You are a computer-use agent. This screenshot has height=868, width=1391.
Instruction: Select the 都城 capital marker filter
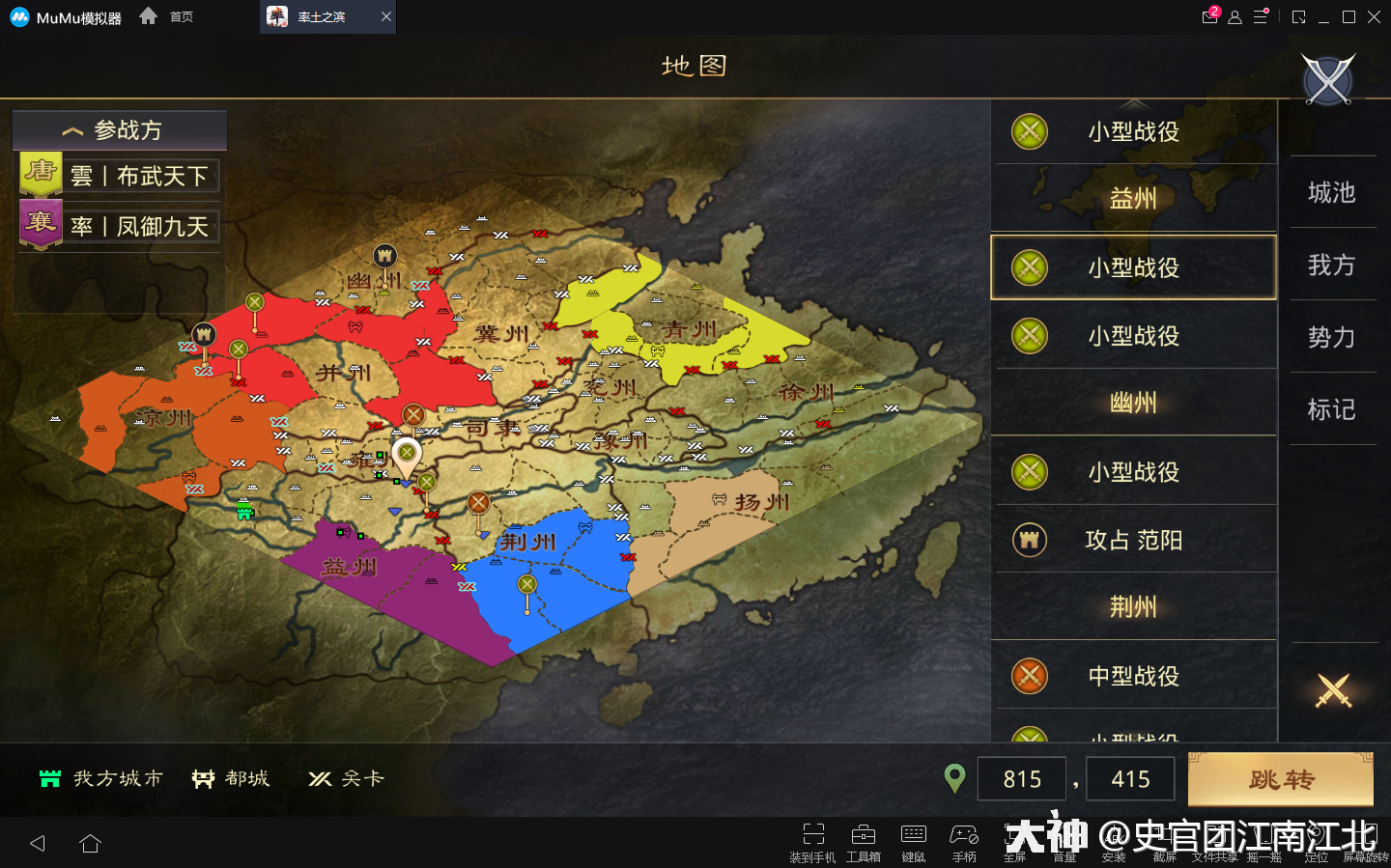[230, 778]
